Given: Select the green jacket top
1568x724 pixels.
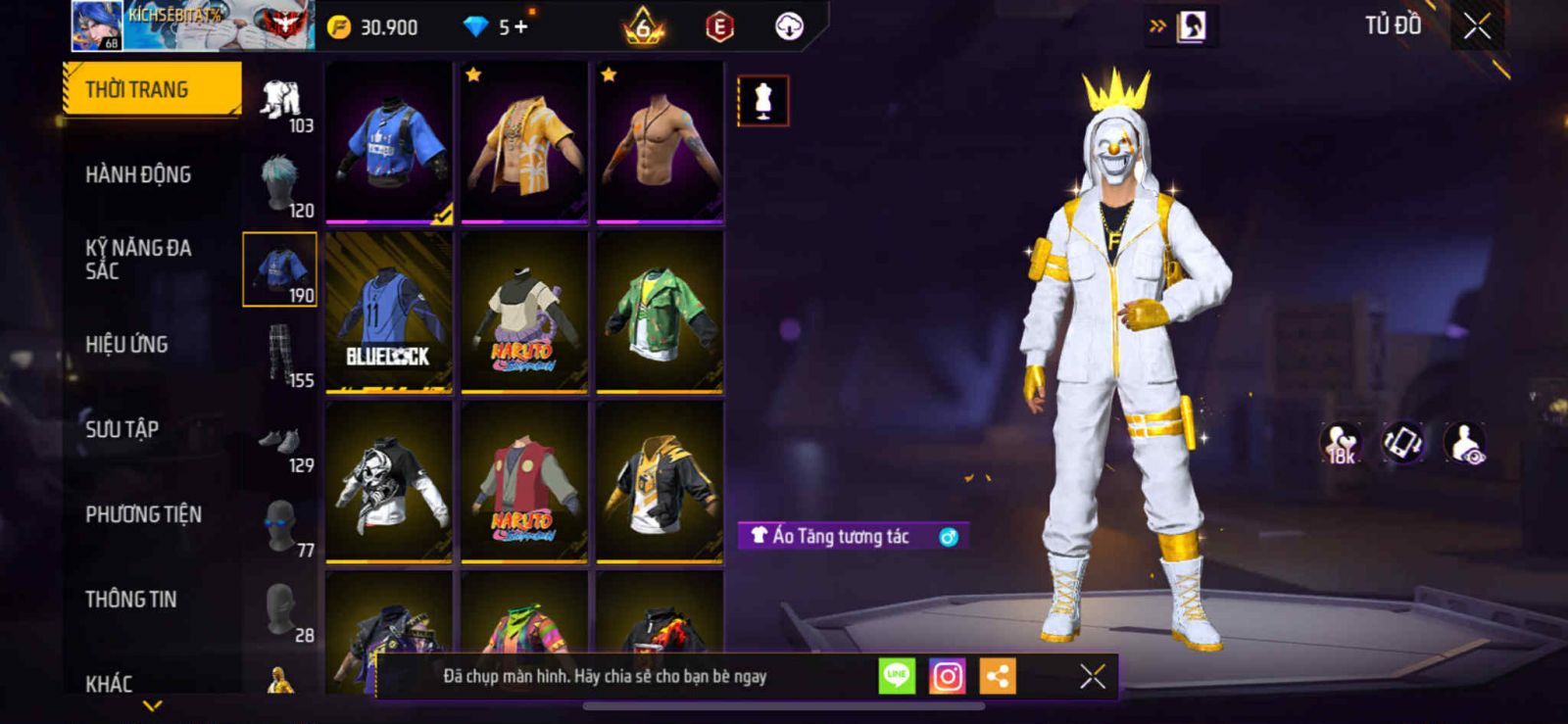Looking at the screenshot, I should pyautogui.click(x=660, y=313).
